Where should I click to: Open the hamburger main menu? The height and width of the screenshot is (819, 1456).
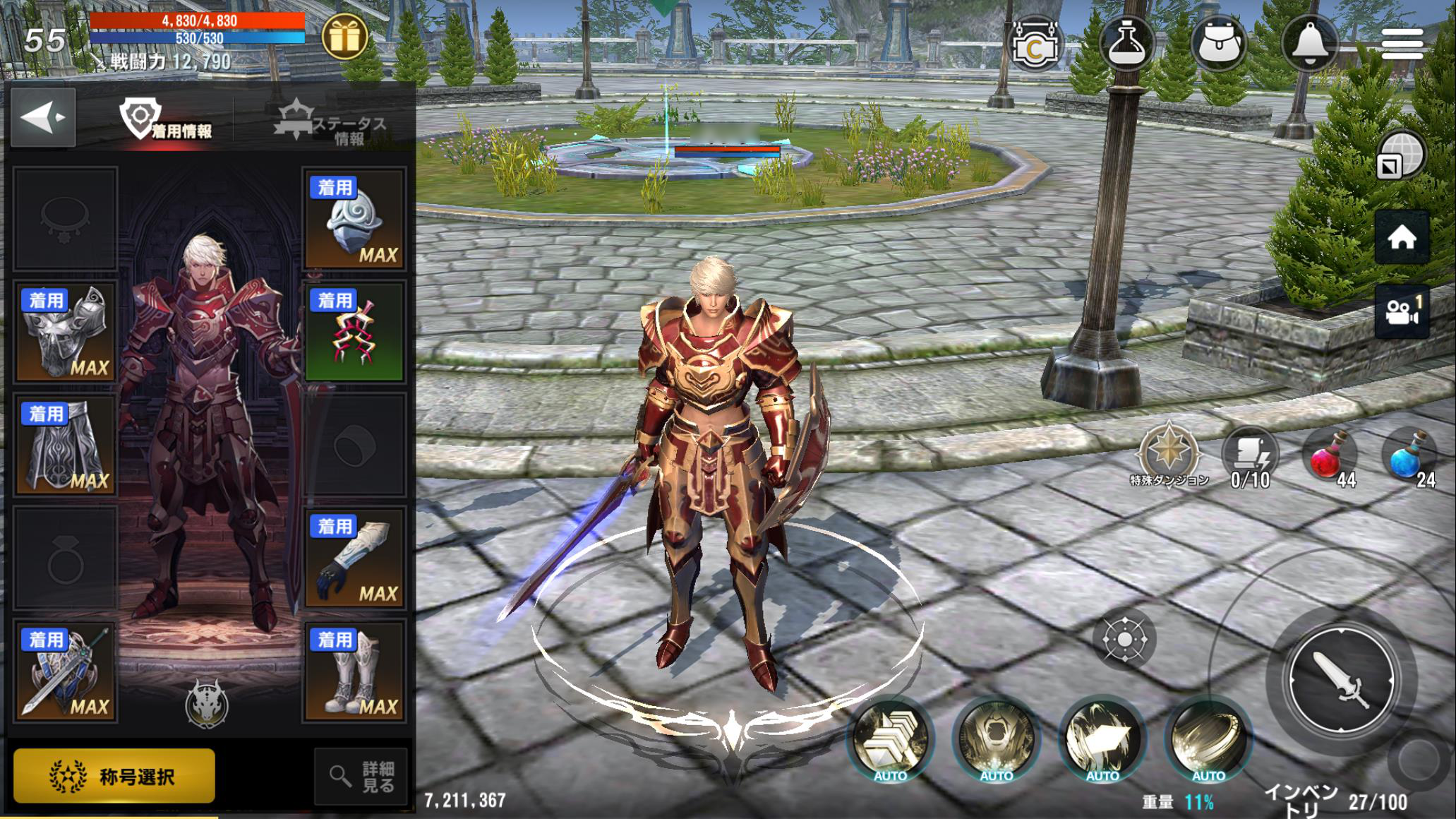tap(1402, 44)
